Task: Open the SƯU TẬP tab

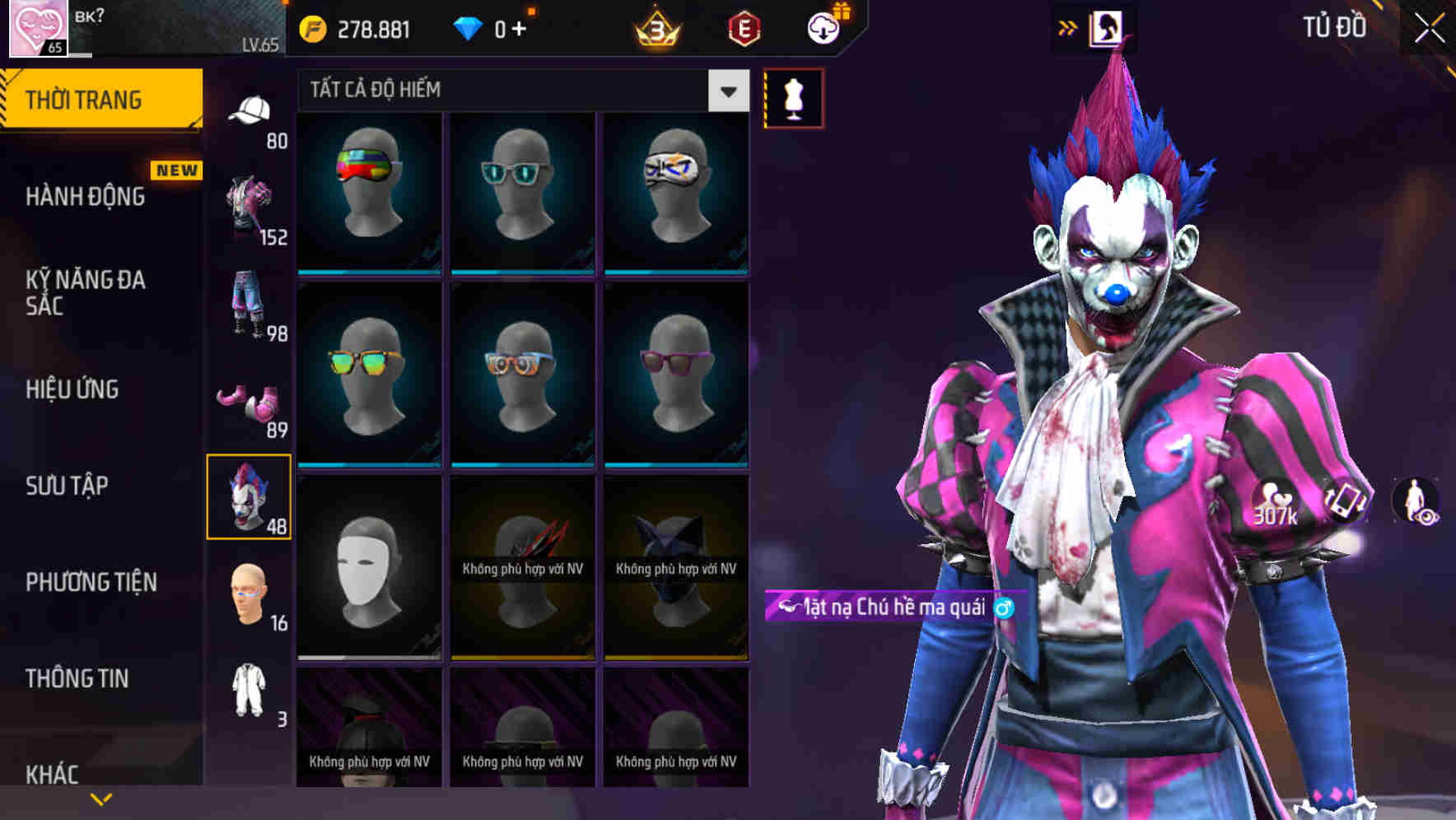Action: (66, 487)
